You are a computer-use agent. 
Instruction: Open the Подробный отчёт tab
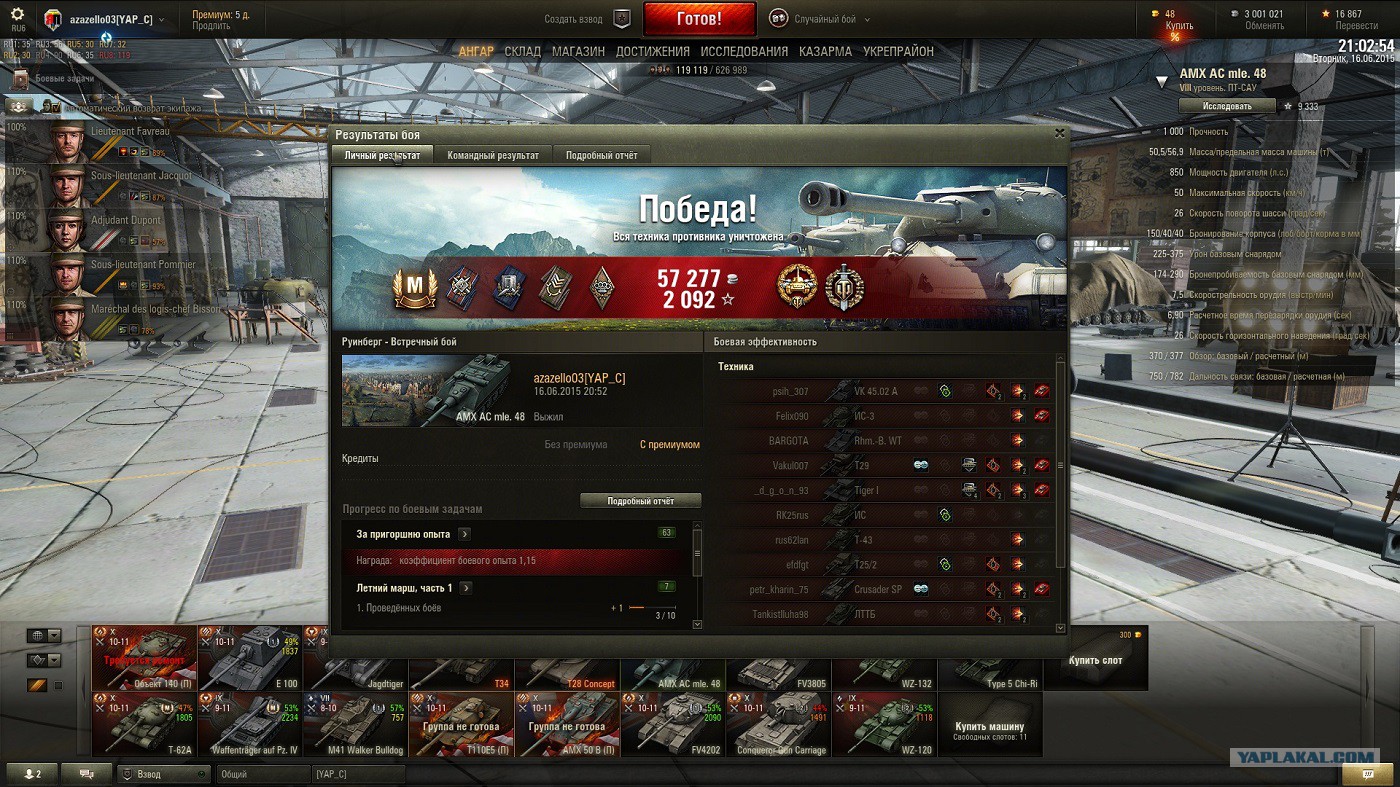[x=601, y=155]
